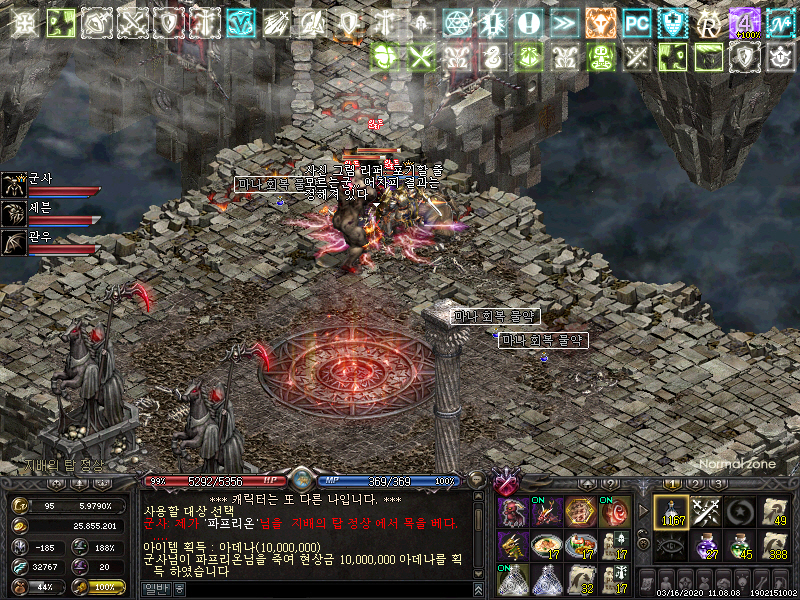Activate the crossed swords skill slot
The image size is (800, 600).
tap(706, 512)
